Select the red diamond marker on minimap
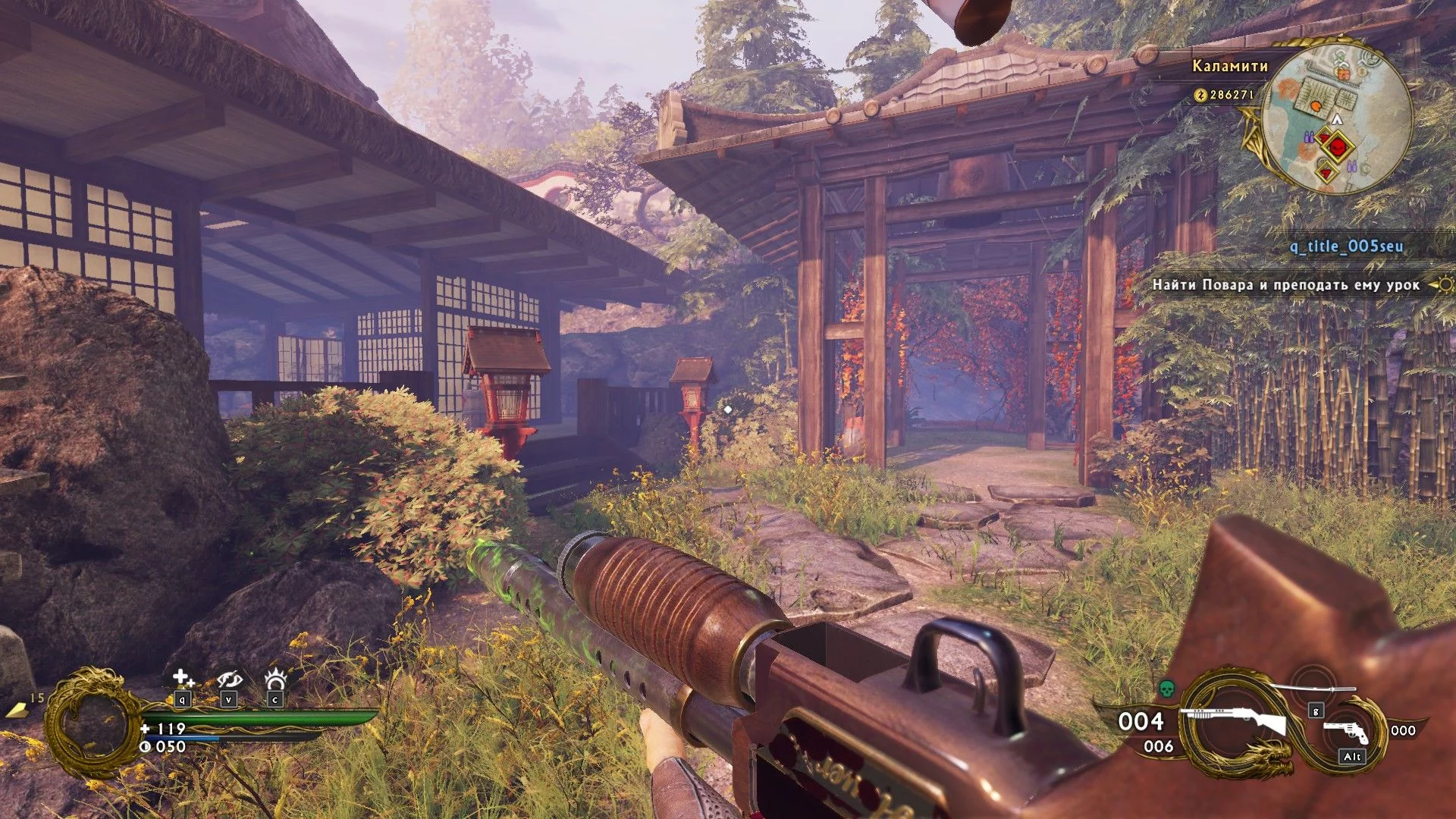 click(1335, 143)
